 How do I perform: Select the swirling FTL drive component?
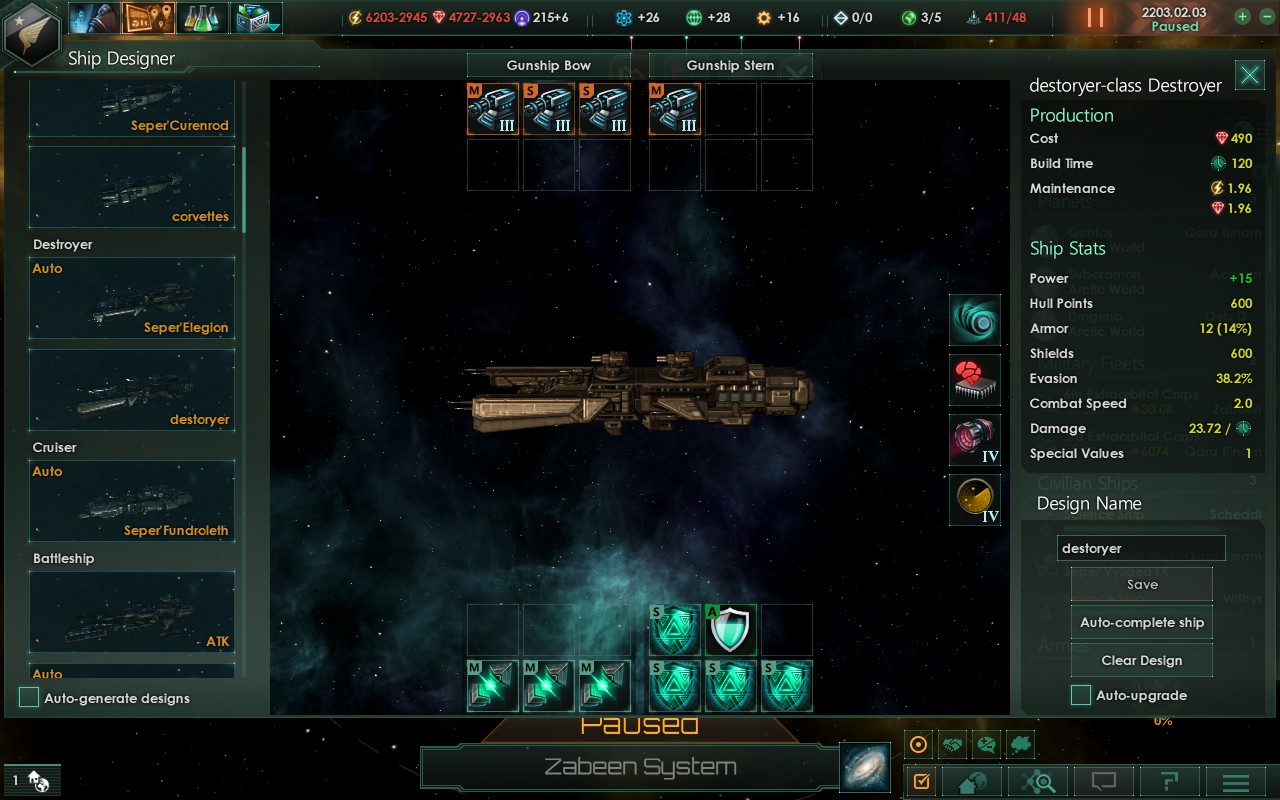click(x=975, y=320)
